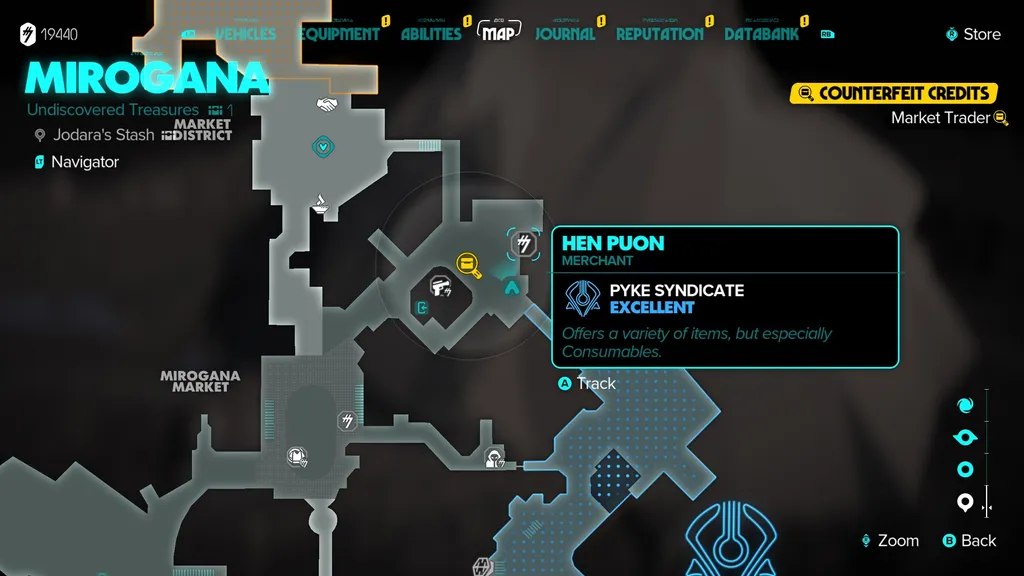Screen dimensions: 1024x576
Task: Switch to the Journal tab
Action: click(565, 34)
